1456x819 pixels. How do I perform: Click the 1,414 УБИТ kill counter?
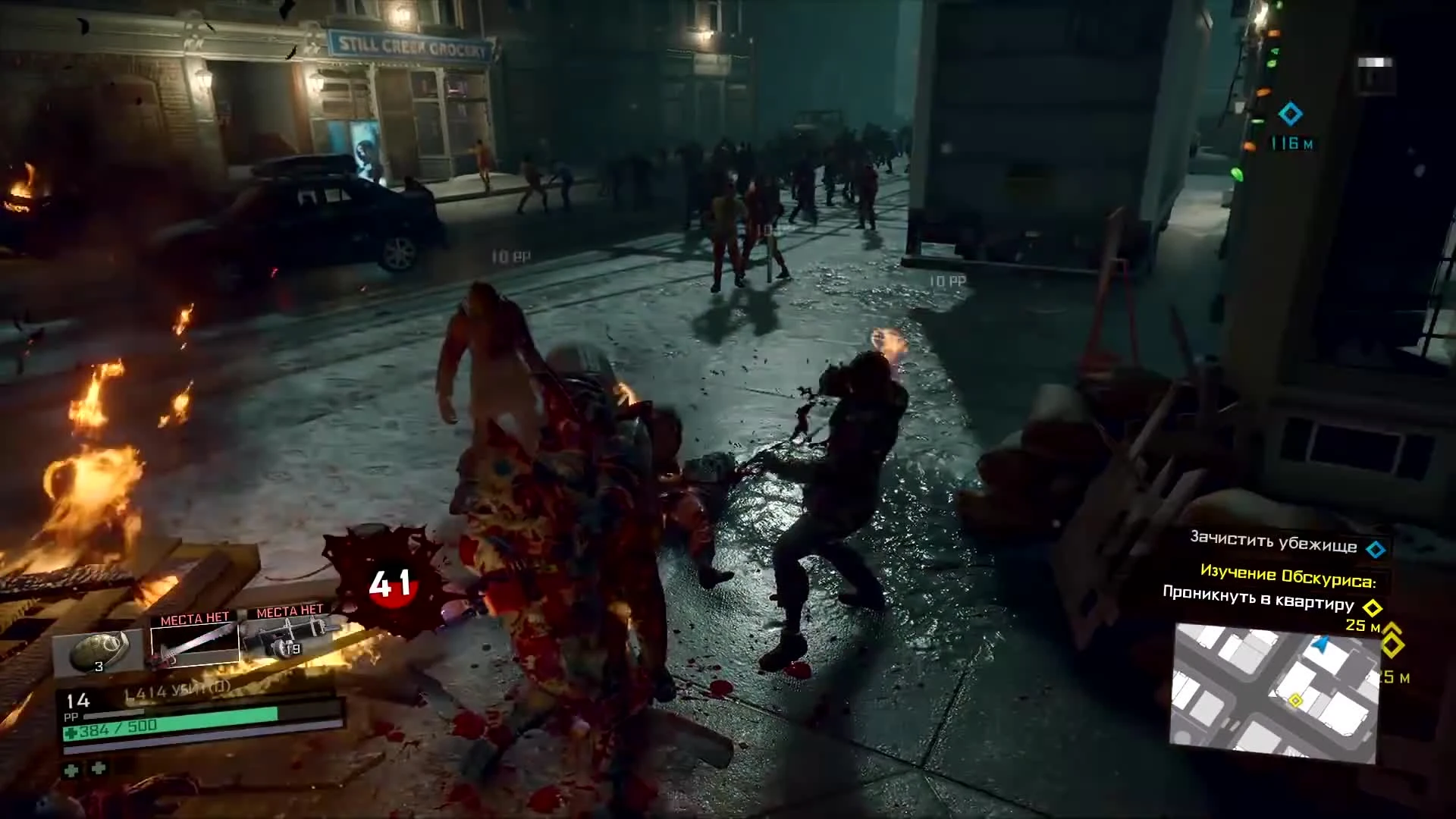coord(174,690)
